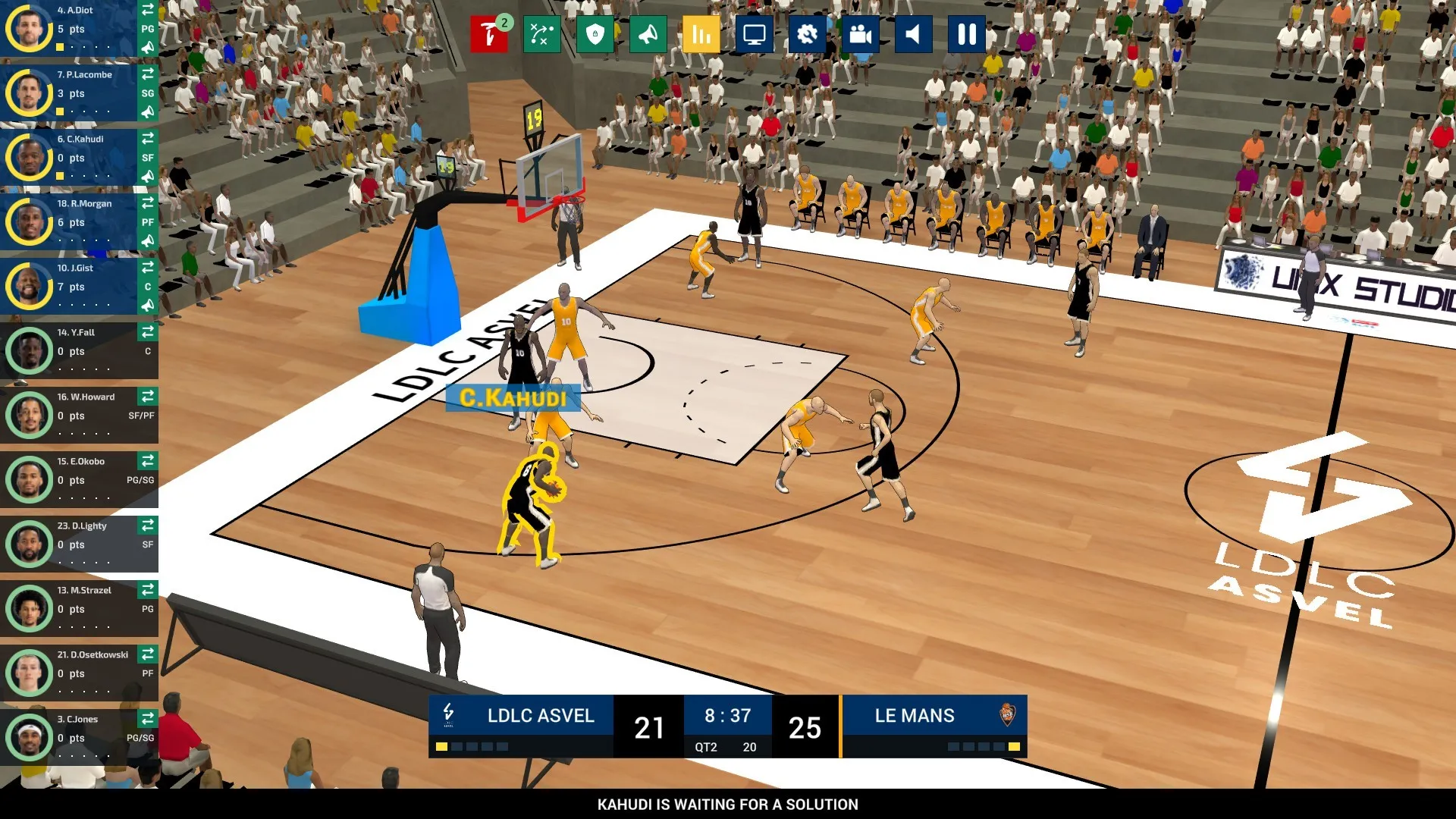Call a timeout with the red timeout icon
Viewport: 1456px width, 819px height.
point(489,33)
